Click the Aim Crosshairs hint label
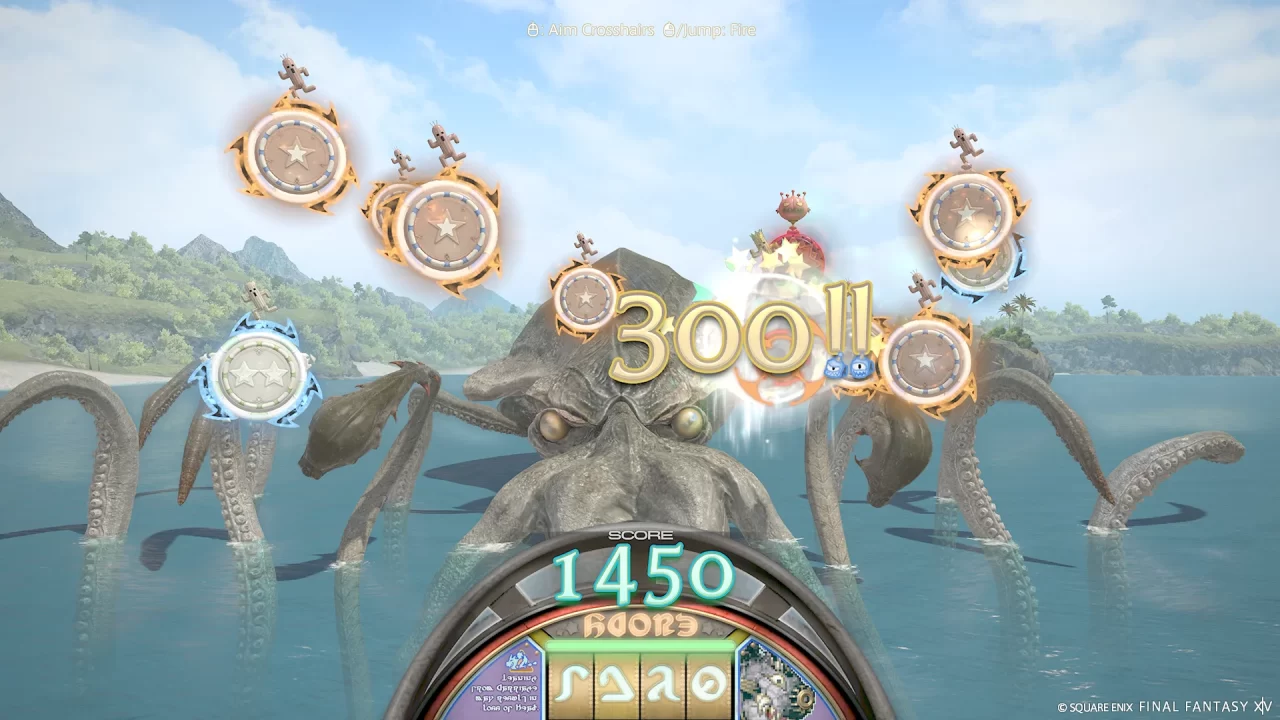The width and height of the screenshot is (1280, 720). click(x=598, y=31)
